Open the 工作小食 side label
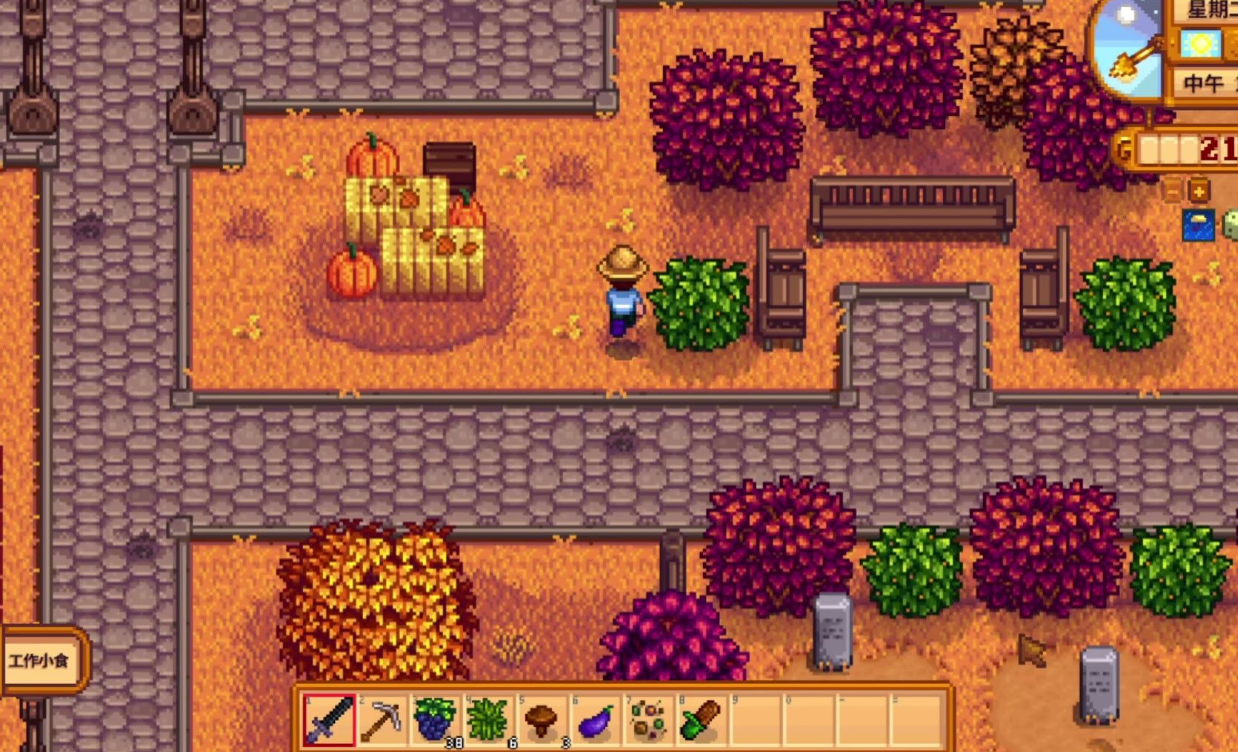Image resolution: width=1238 pixels, height=752 pixels. point(41,661)
